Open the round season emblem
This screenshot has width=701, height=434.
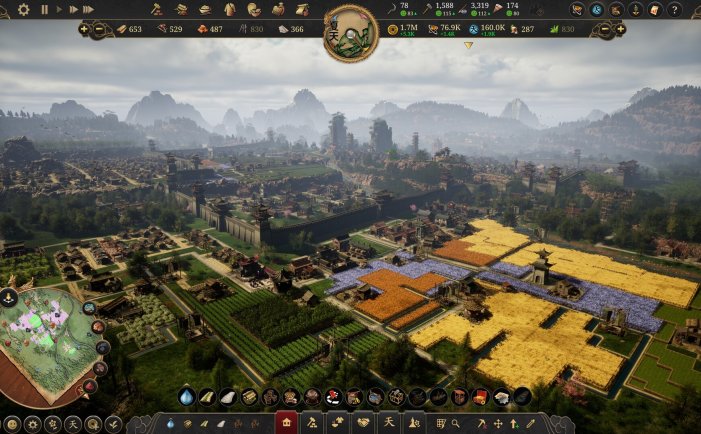coord(350,33)
